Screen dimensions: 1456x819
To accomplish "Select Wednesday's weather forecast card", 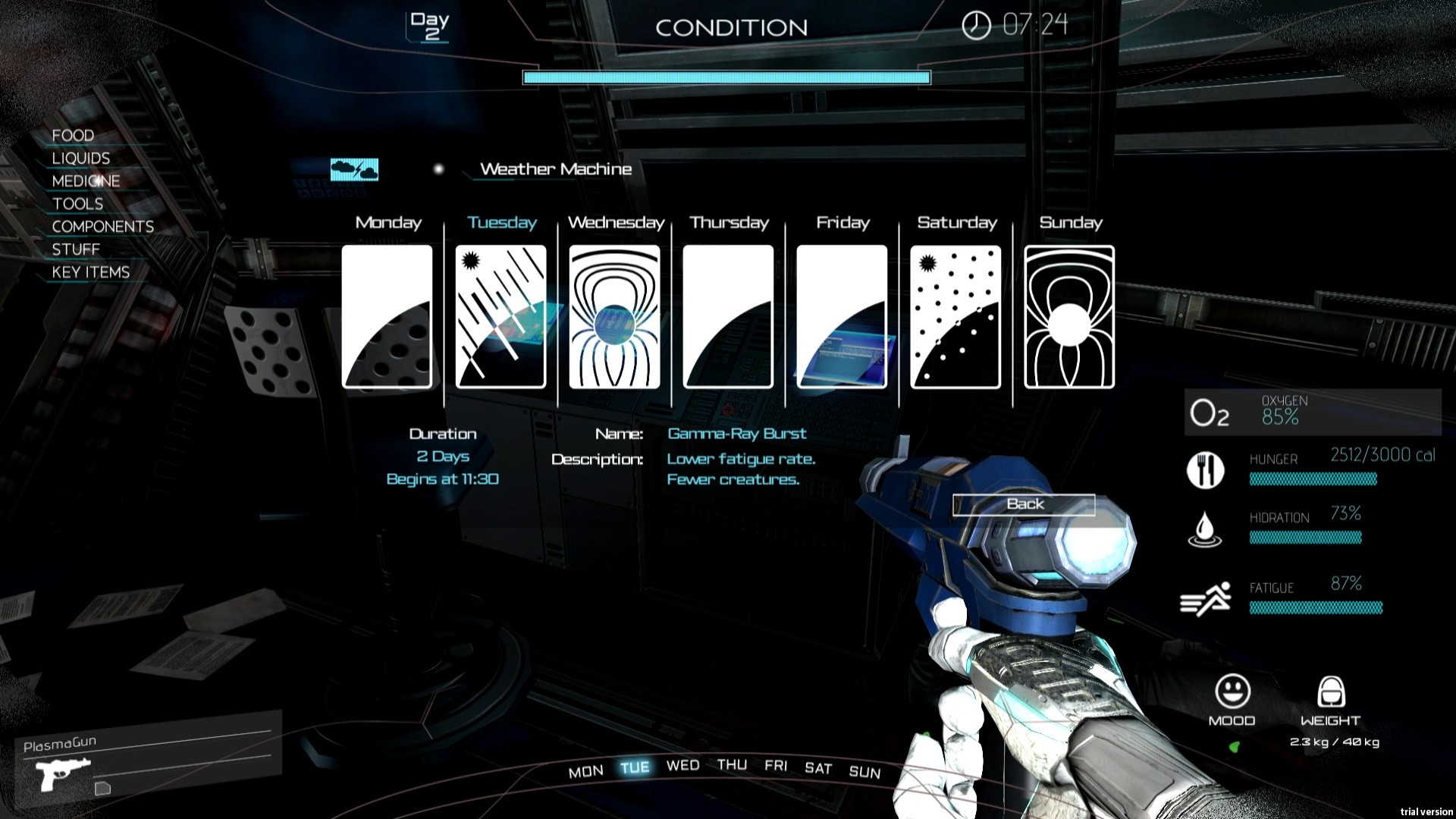I will click(614, 316).
